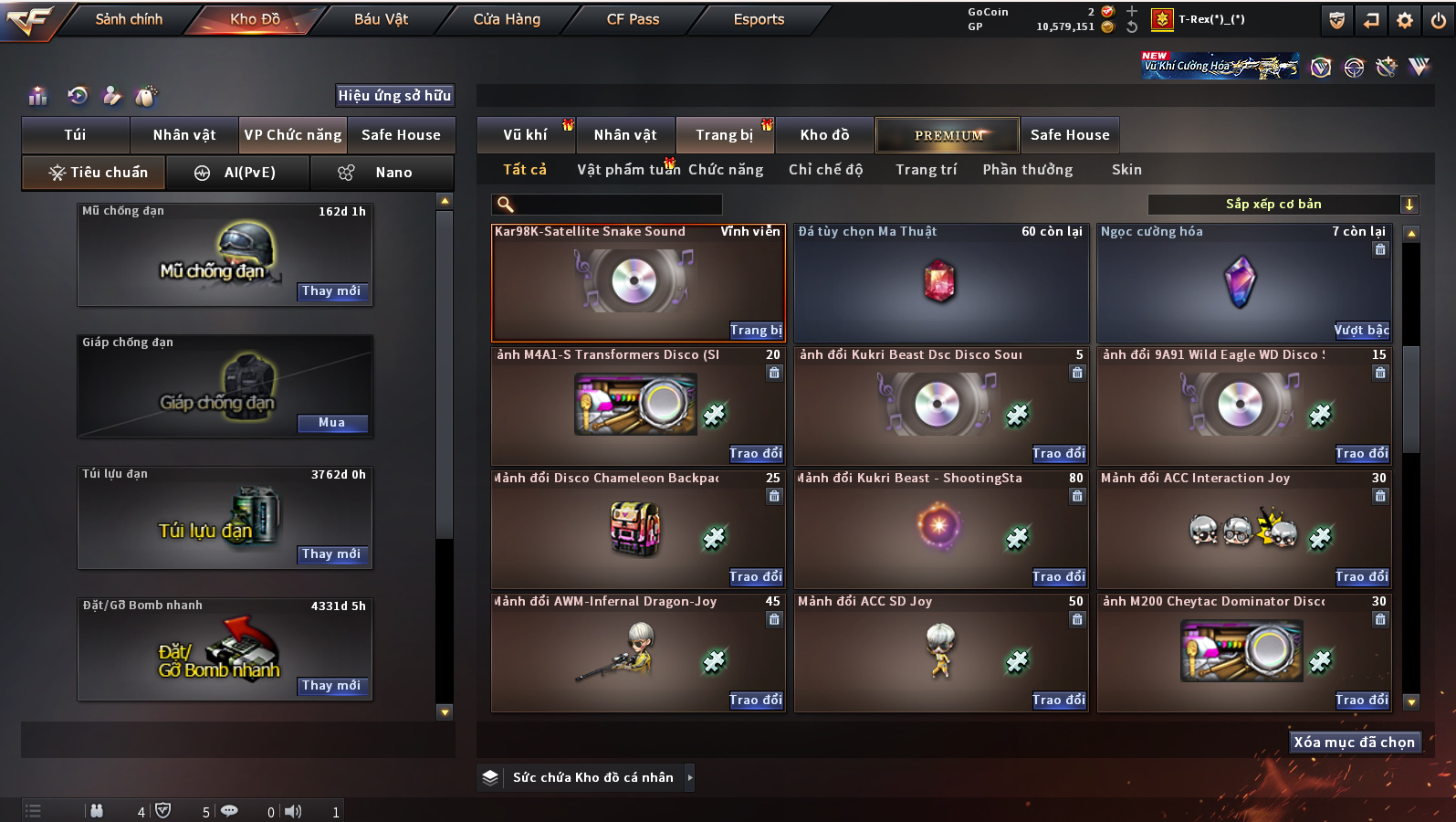Open the Vũ khí inventory tab

(x=525, y=135)
